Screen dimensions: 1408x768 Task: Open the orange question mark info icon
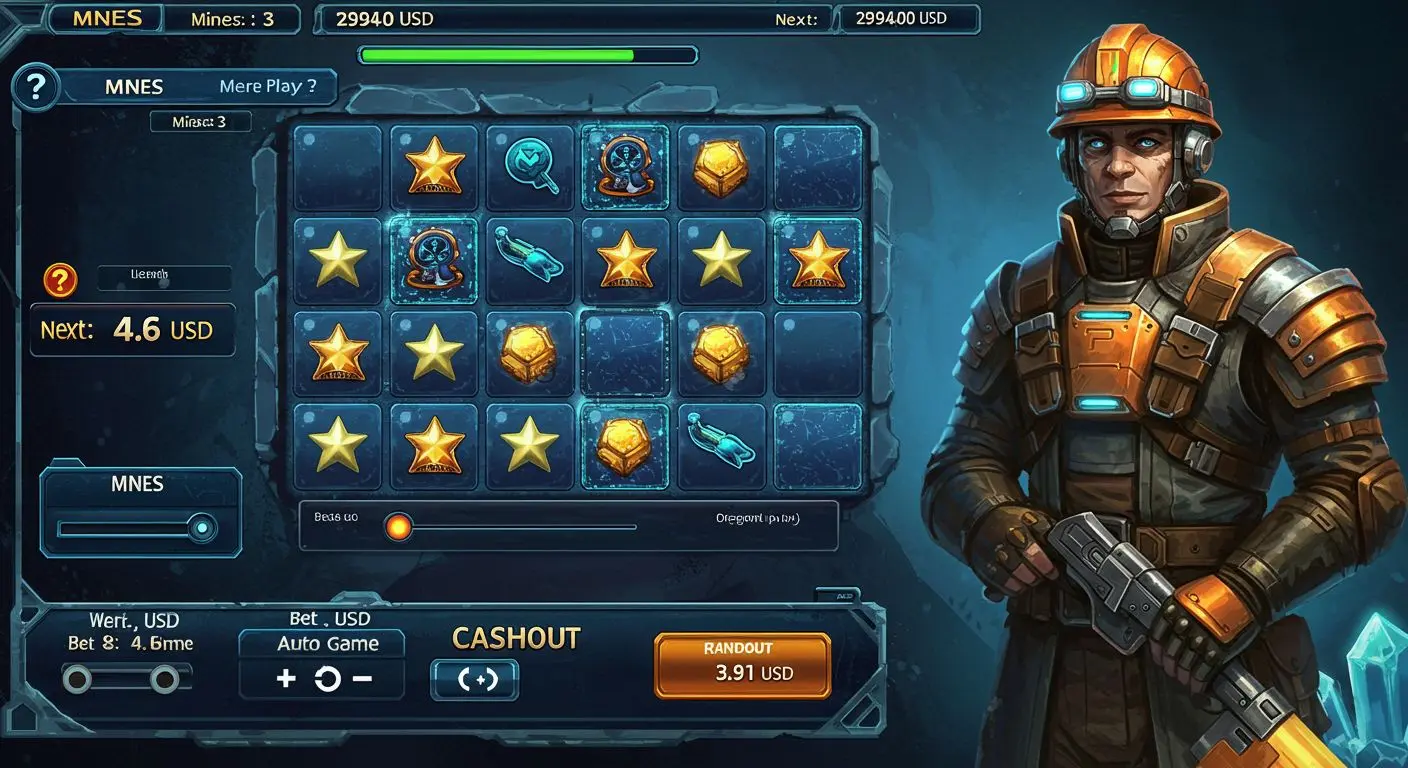60,281
